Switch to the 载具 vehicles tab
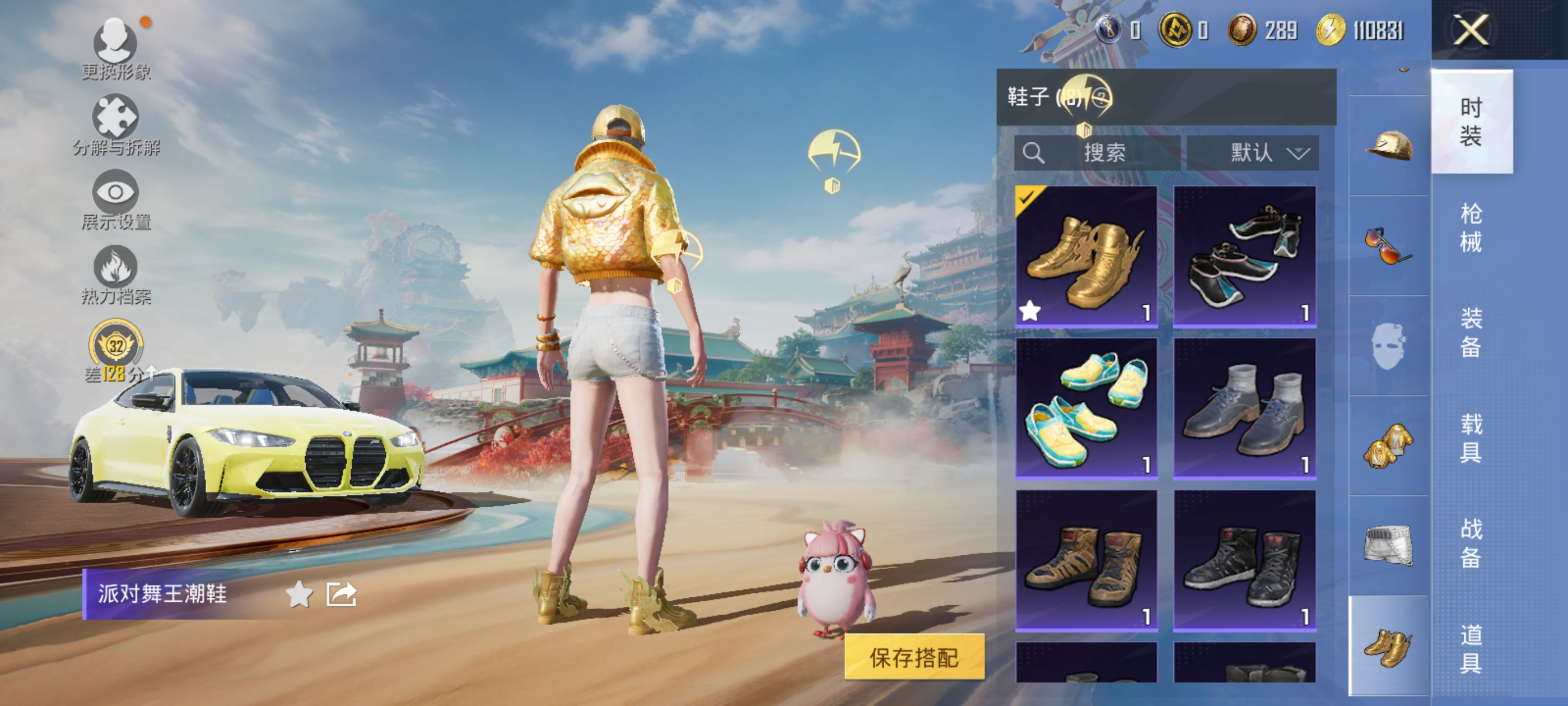Image resolution: width=1568 pixels, height=706 pixels. (1471, 438)
